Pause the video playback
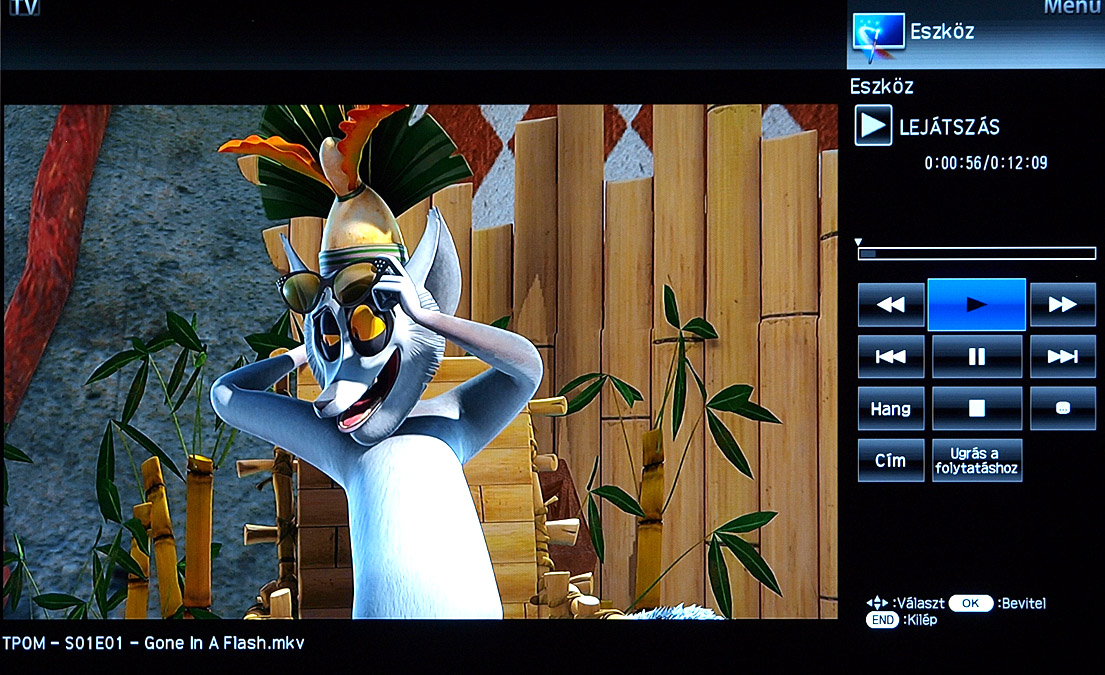This screenshot has height=675, width=1105. pyautogui.click(x=976, y=356)
